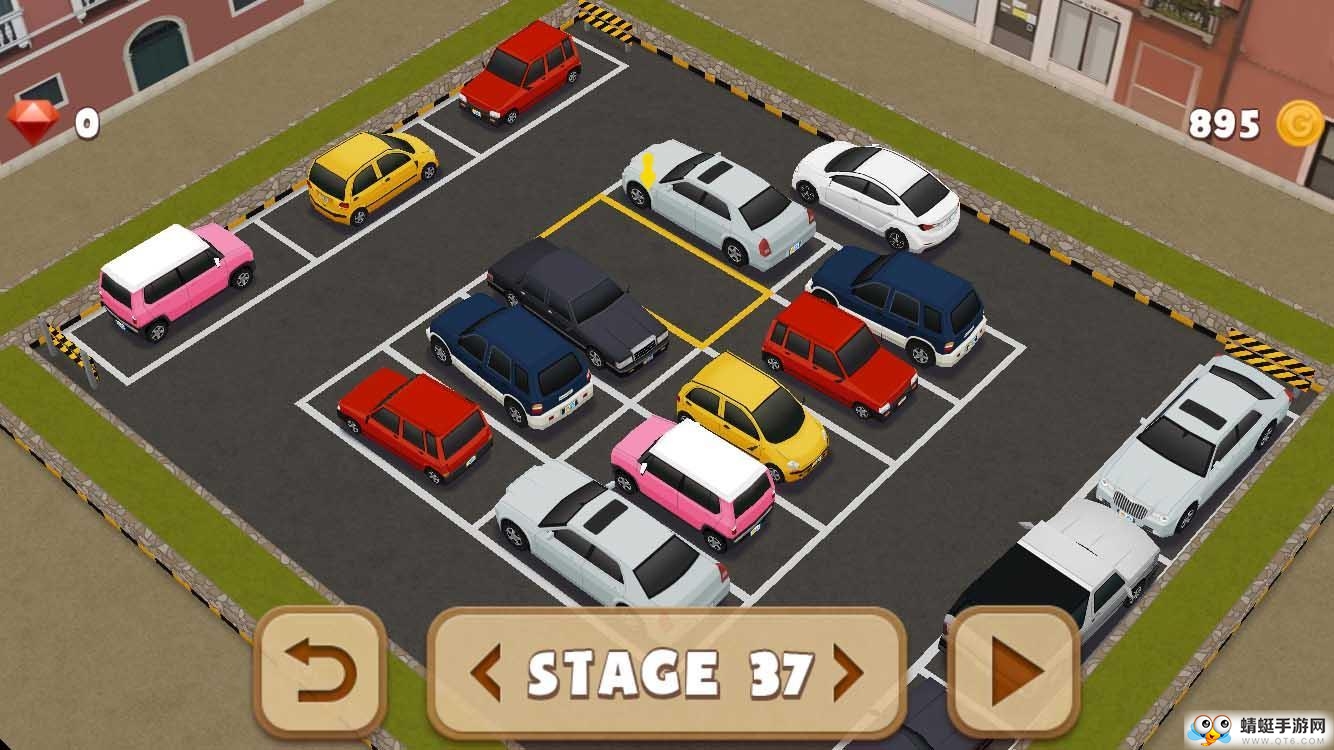Viewport: 1334px width, 750px height.
Task: Tap the gold coin icon
Action: click(x=1298, y=123)
